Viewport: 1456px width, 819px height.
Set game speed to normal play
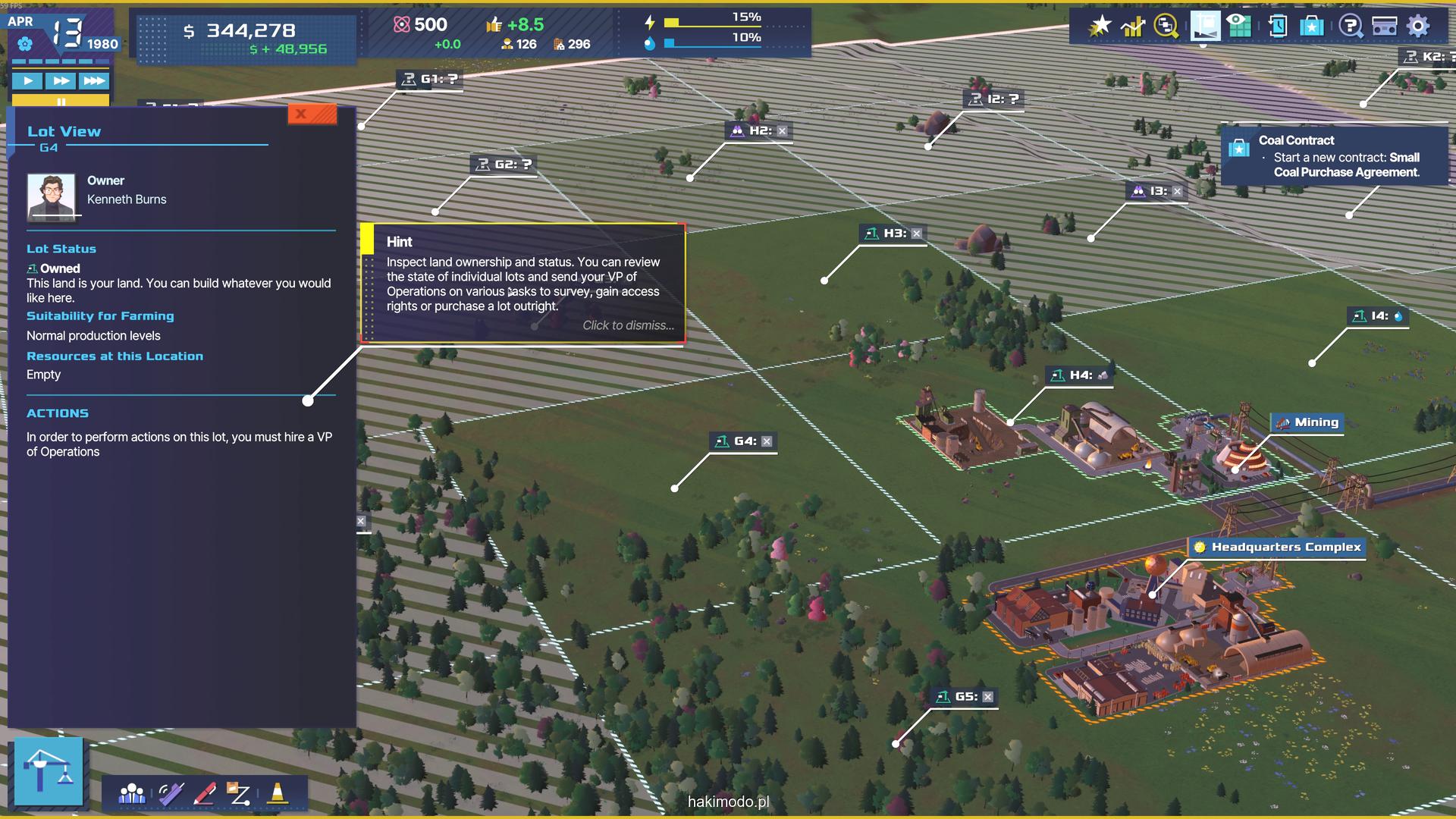(28, 80)
